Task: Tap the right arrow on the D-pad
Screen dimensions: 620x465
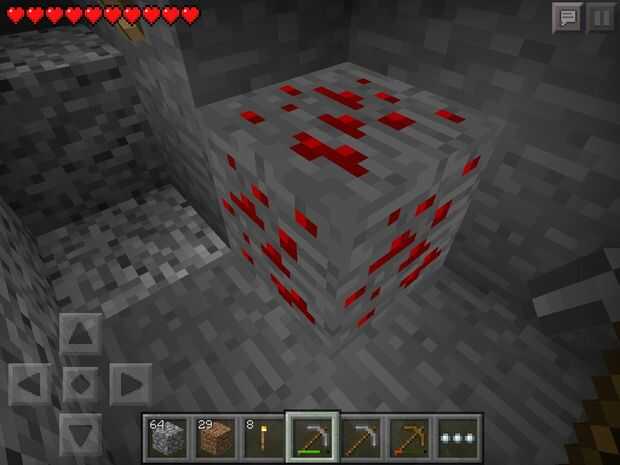Action: pos(129,384)
